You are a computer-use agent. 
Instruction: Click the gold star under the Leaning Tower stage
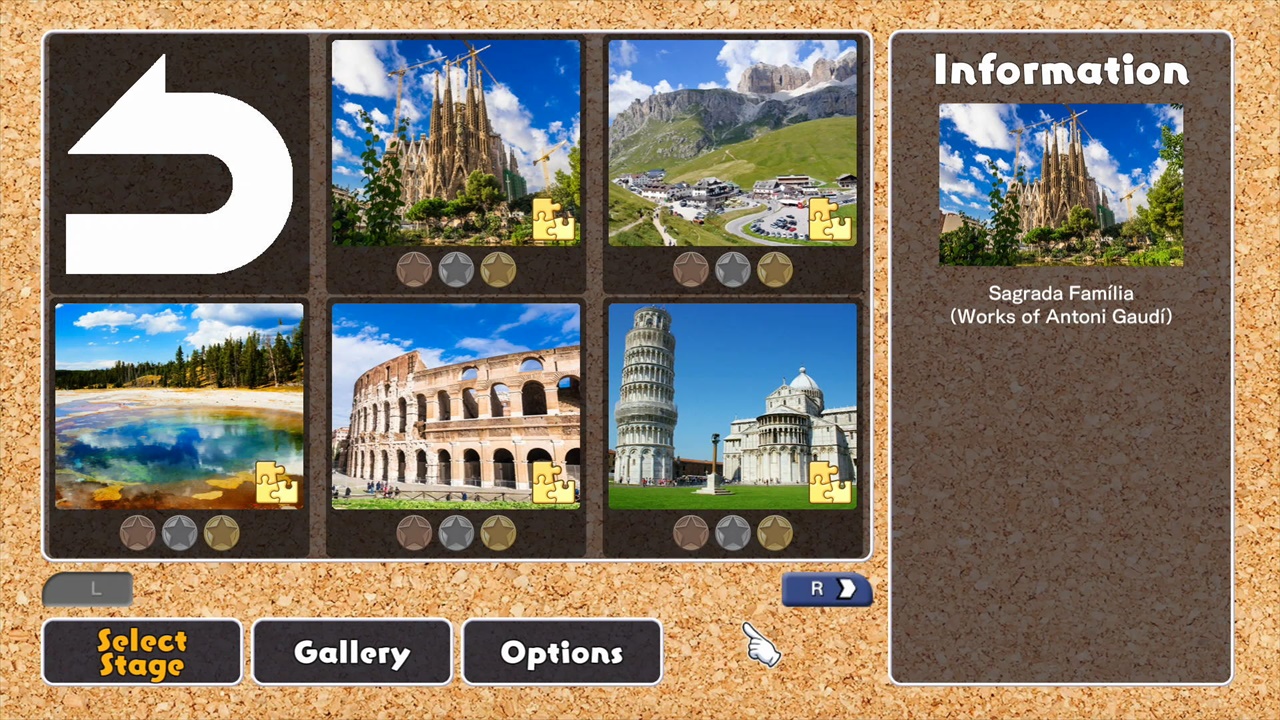coord(775,533)
